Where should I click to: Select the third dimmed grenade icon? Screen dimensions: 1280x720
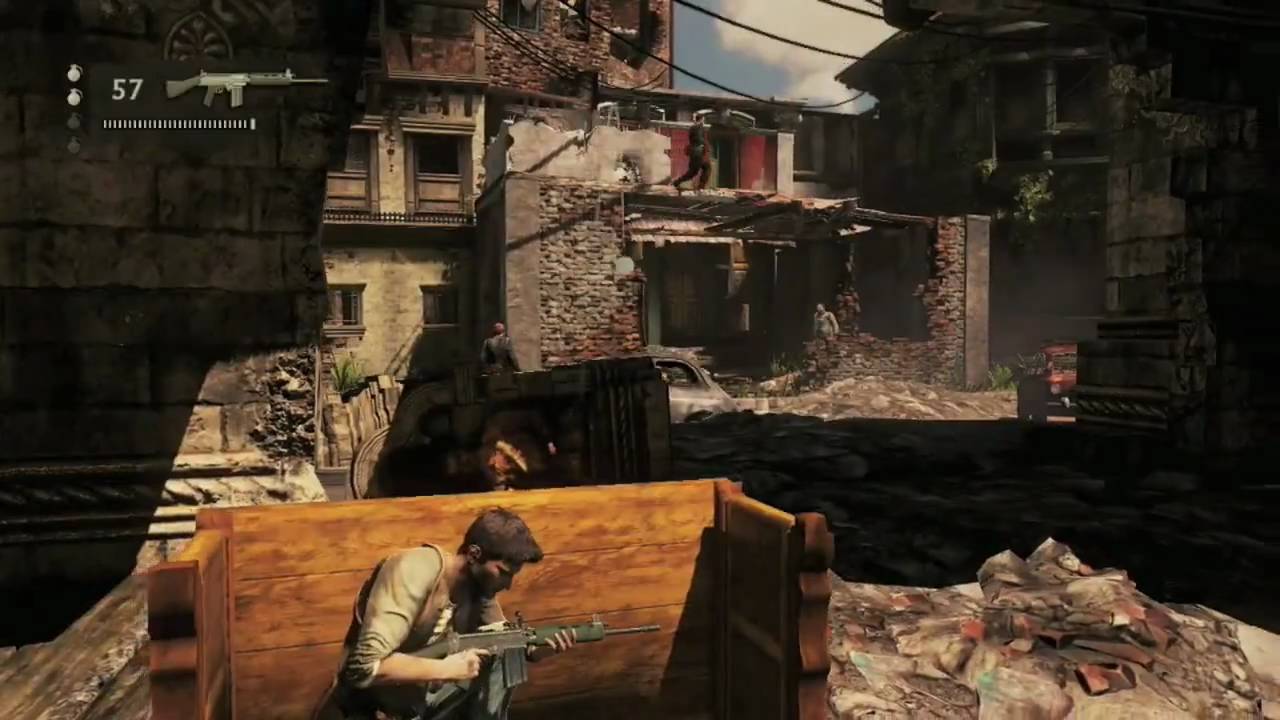(74, 122)
